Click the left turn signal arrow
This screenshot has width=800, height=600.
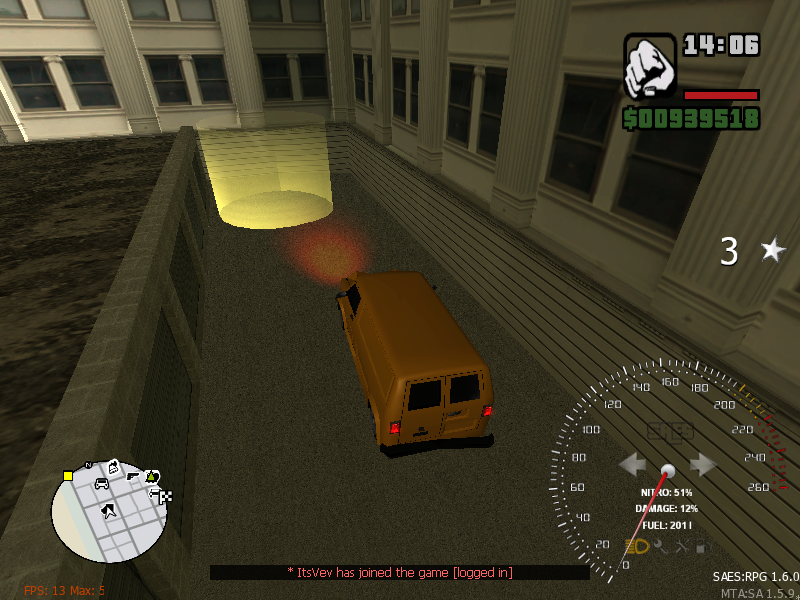[x=632, y=464]
